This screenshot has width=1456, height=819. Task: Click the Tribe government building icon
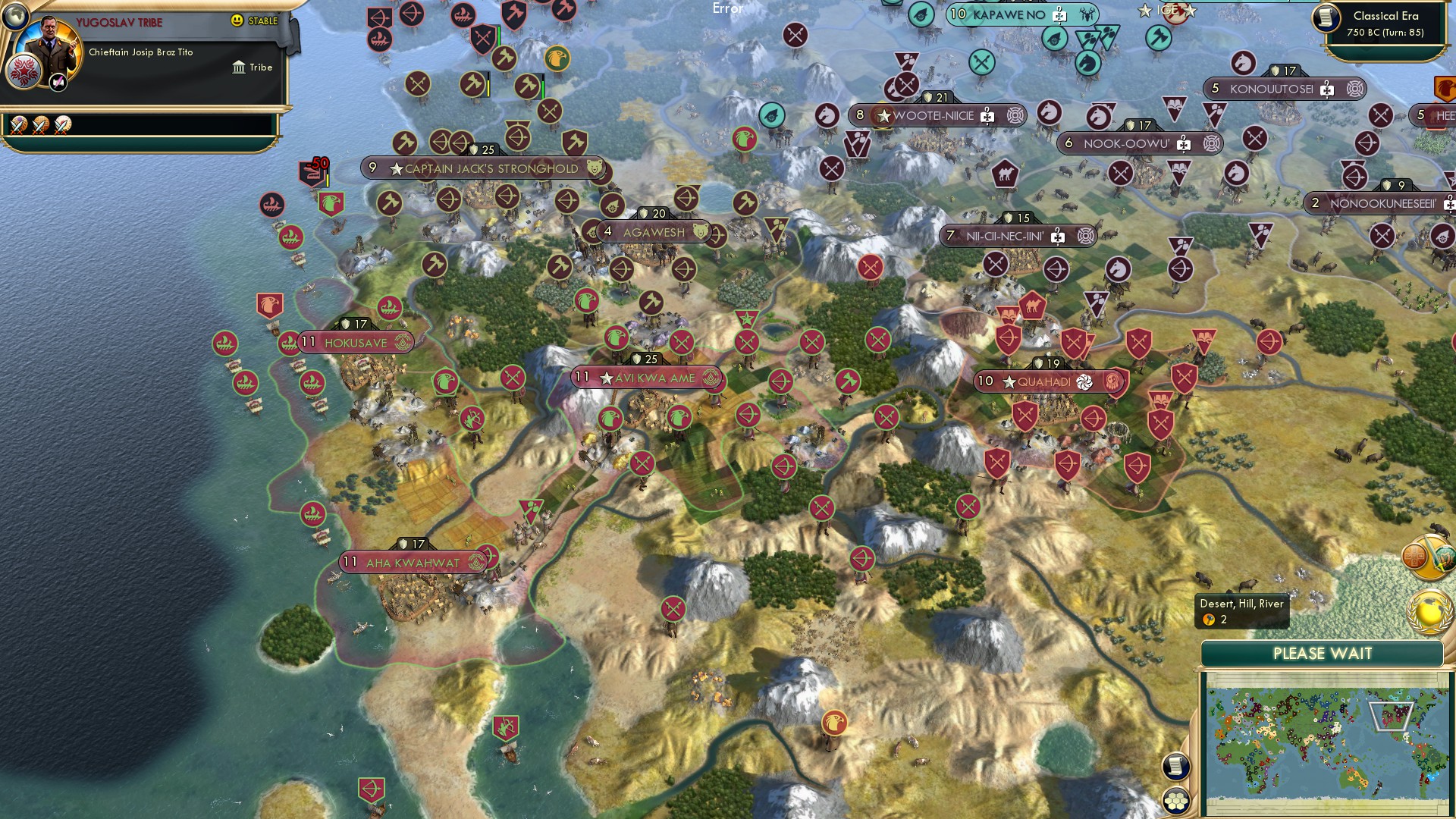(240, 67)
